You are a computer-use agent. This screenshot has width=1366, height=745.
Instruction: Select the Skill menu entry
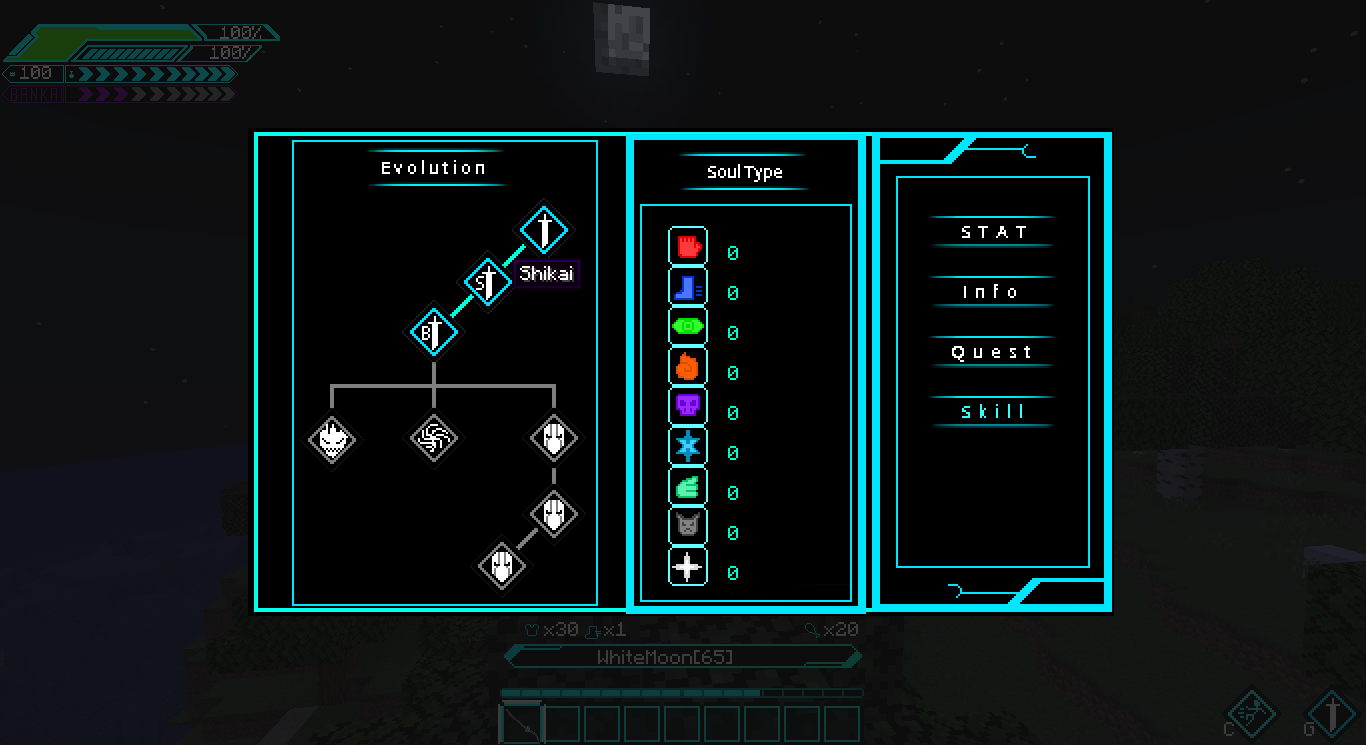[993, 412]
